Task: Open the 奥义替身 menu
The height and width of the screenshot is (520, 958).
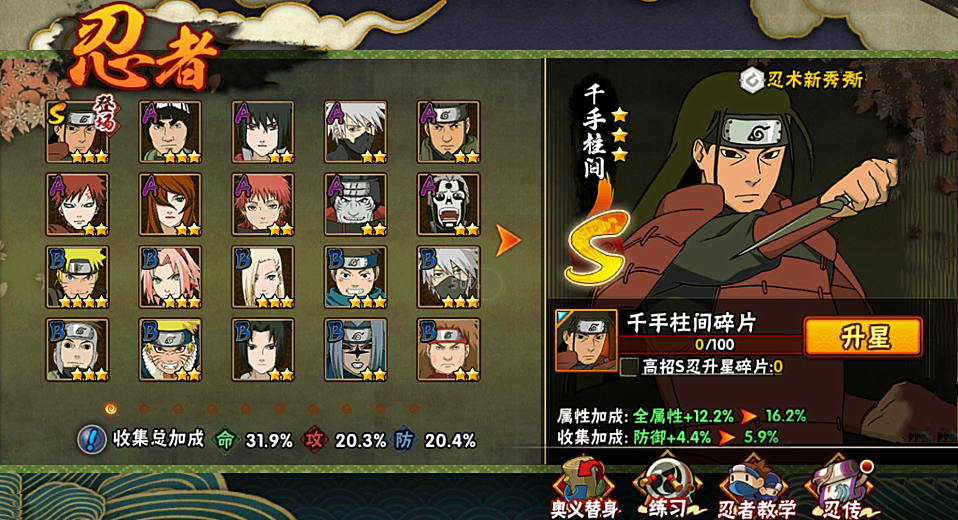Action: click(585, 488)
